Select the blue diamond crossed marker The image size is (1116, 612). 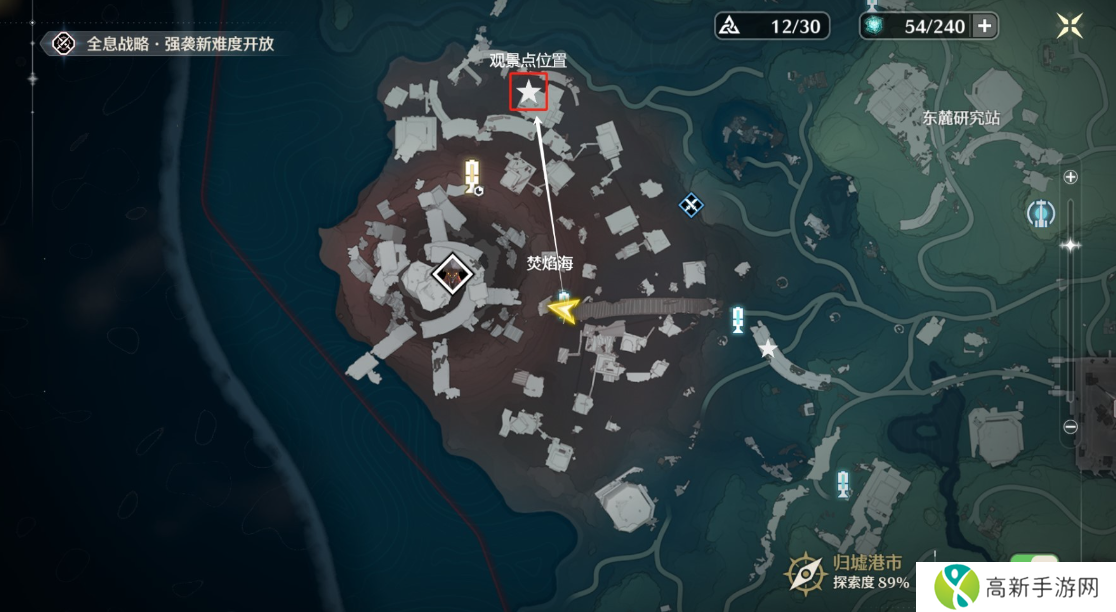pos(691,205)
